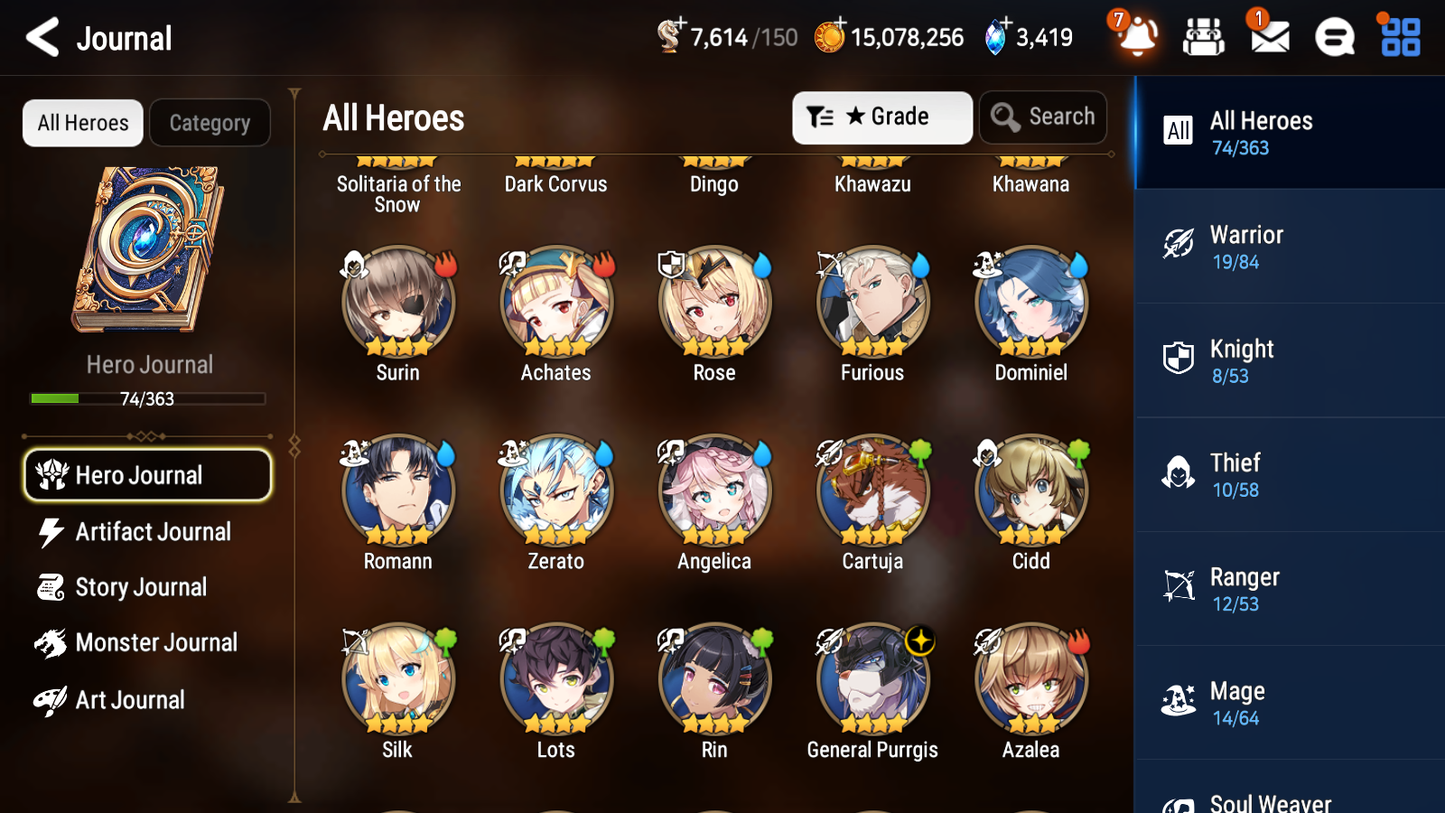The height and width of the screenshot is (813, 1445).
Task: Open the notification bell
Action: (1134, 36)
